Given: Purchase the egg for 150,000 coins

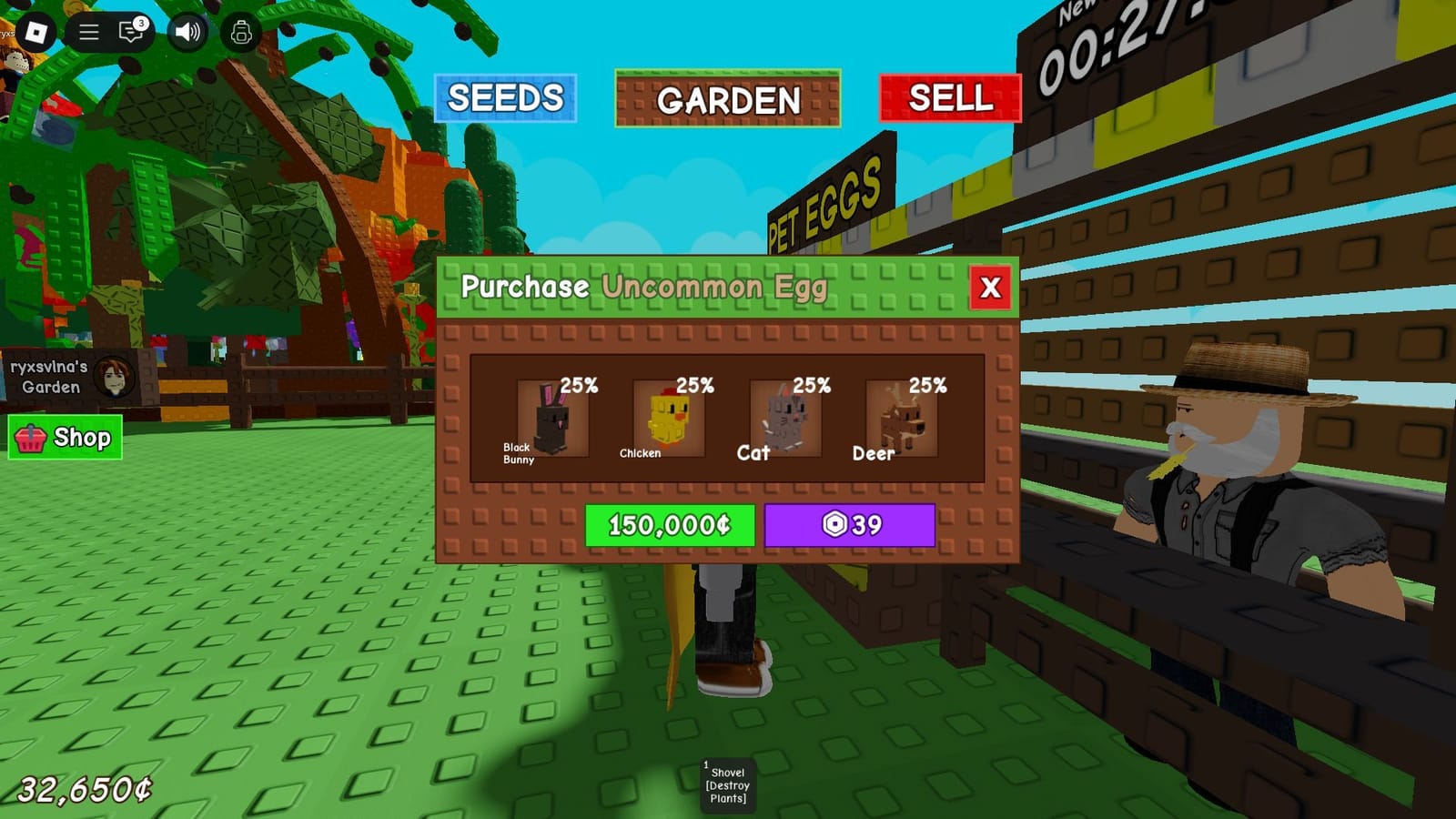Looking at the screenshot, I should 669,524.
